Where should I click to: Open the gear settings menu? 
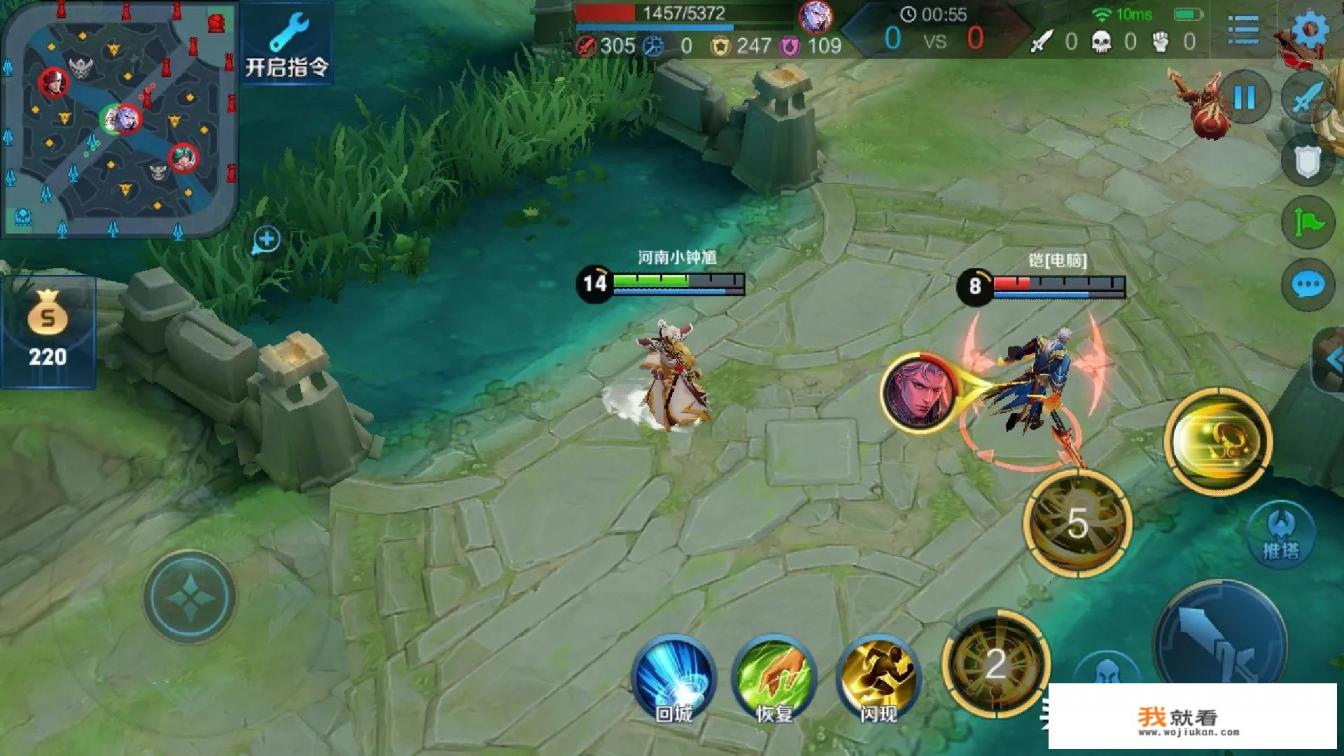pos(1310,30)
